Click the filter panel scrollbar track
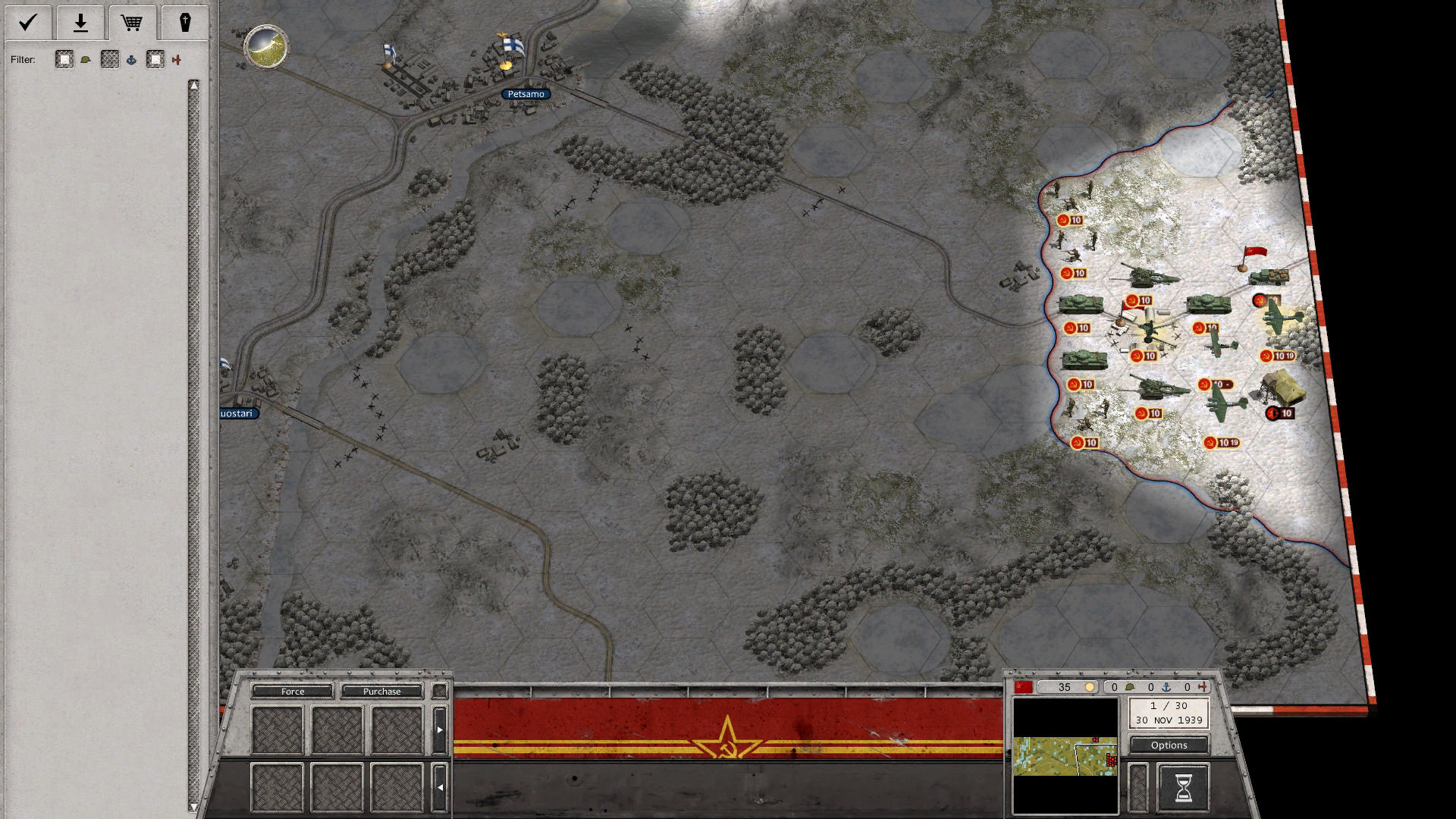Image resolution: width=1456 pixels, height=819 pixels. click(x=196, y=417)
